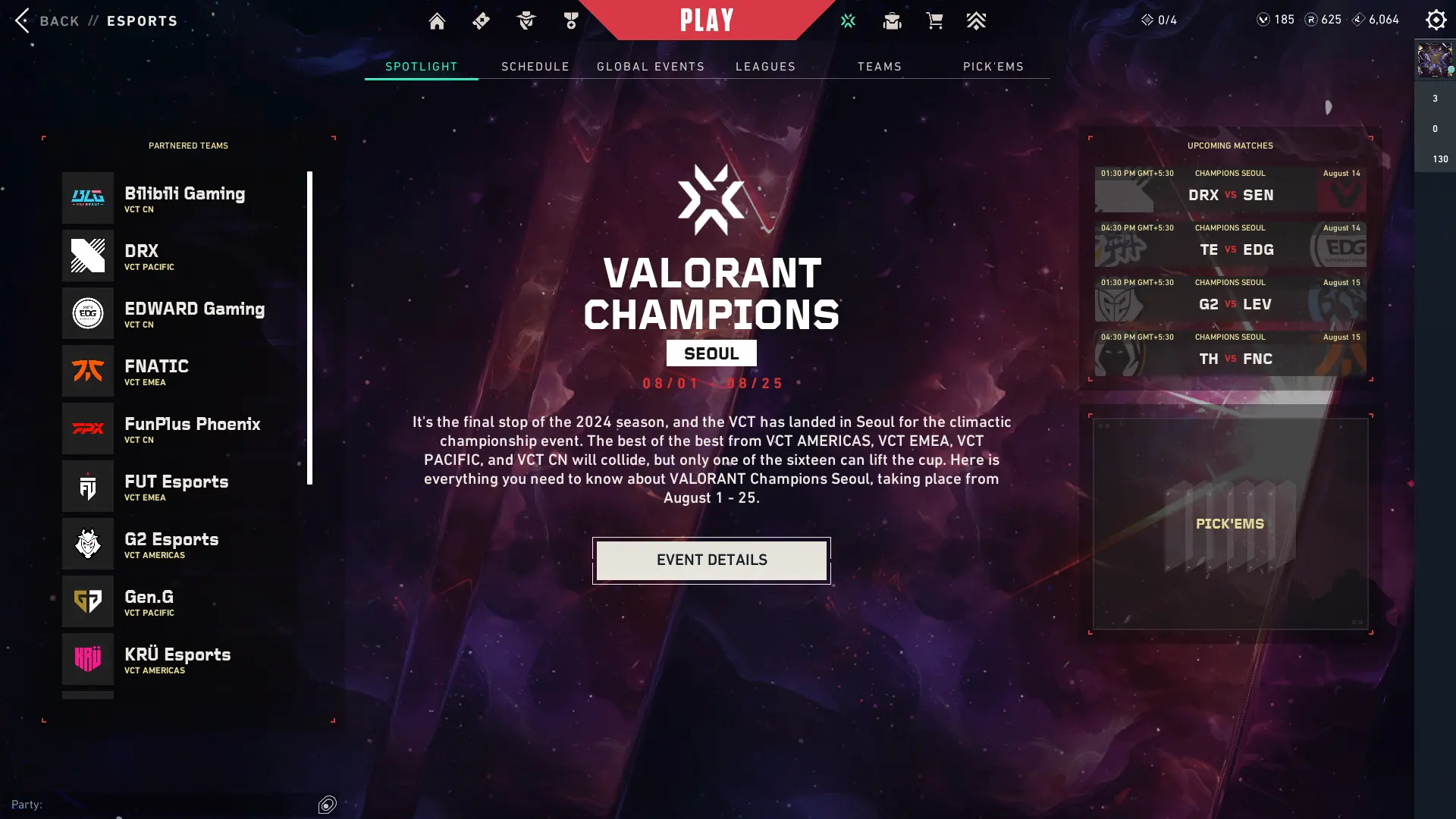Go back from the Esports page
This screenshot has width=1456, height=819.
47,20
